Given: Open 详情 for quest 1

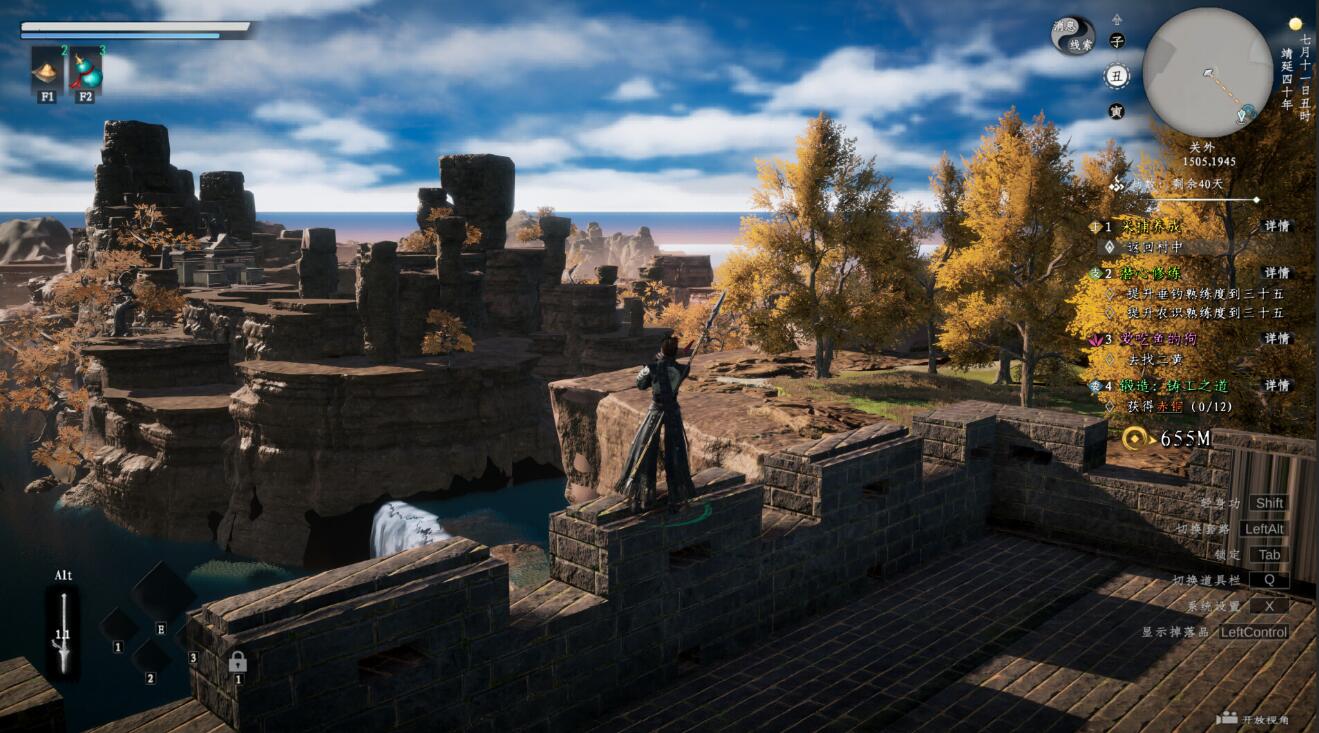Looking at the screenshot, I should (x=1276, y=226).
